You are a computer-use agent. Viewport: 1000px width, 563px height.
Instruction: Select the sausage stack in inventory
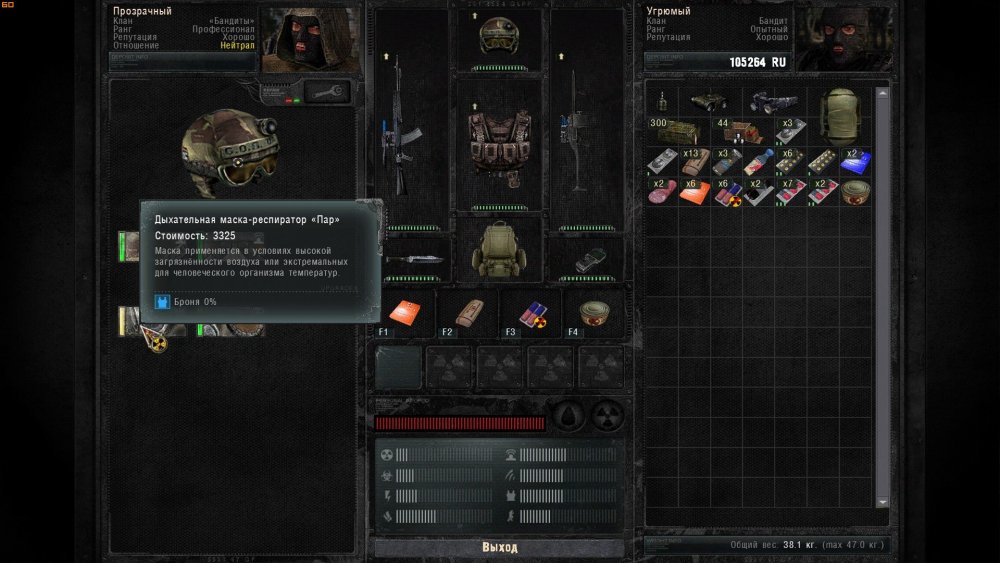[661, 193]
